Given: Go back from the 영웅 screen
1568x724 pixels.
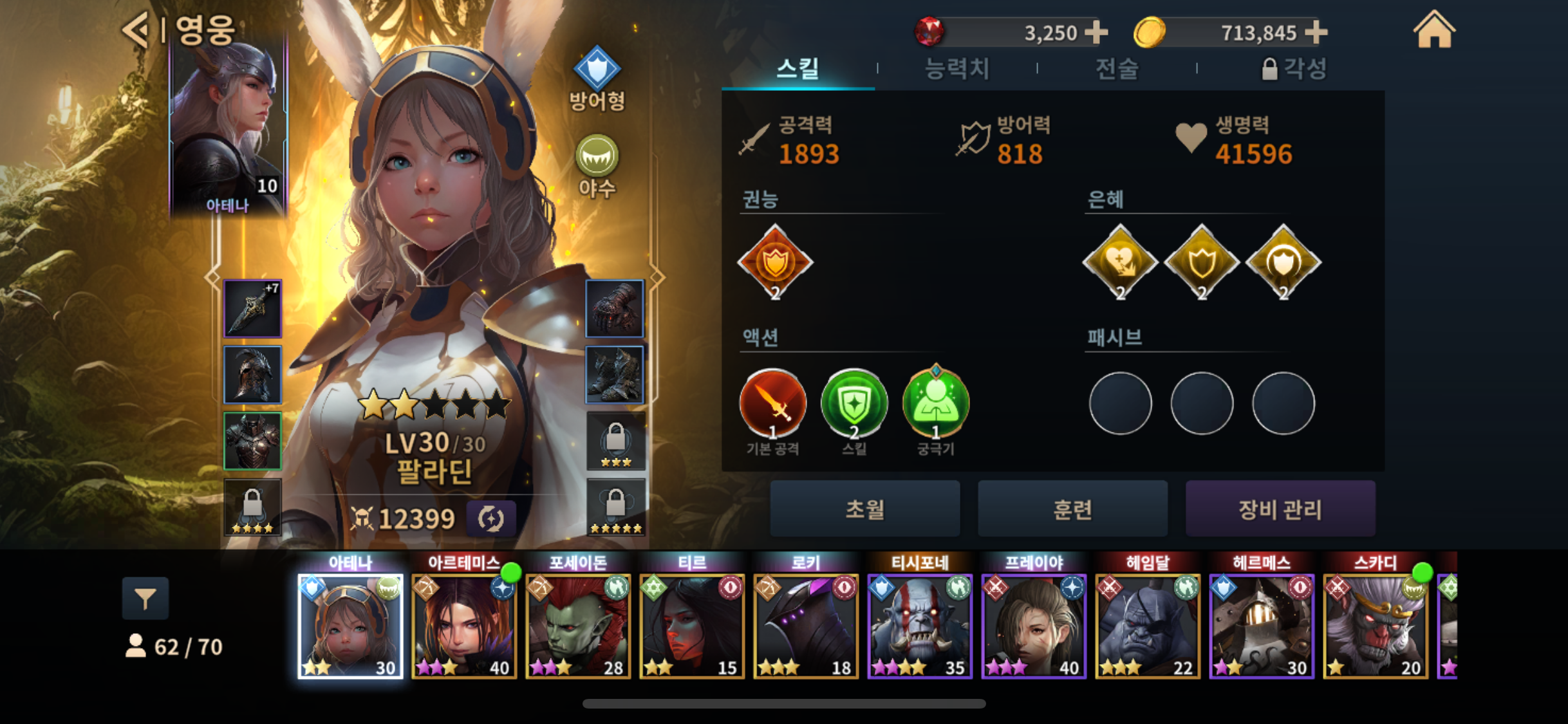Looking at the screenshot, I should click(x=136, y=30).
